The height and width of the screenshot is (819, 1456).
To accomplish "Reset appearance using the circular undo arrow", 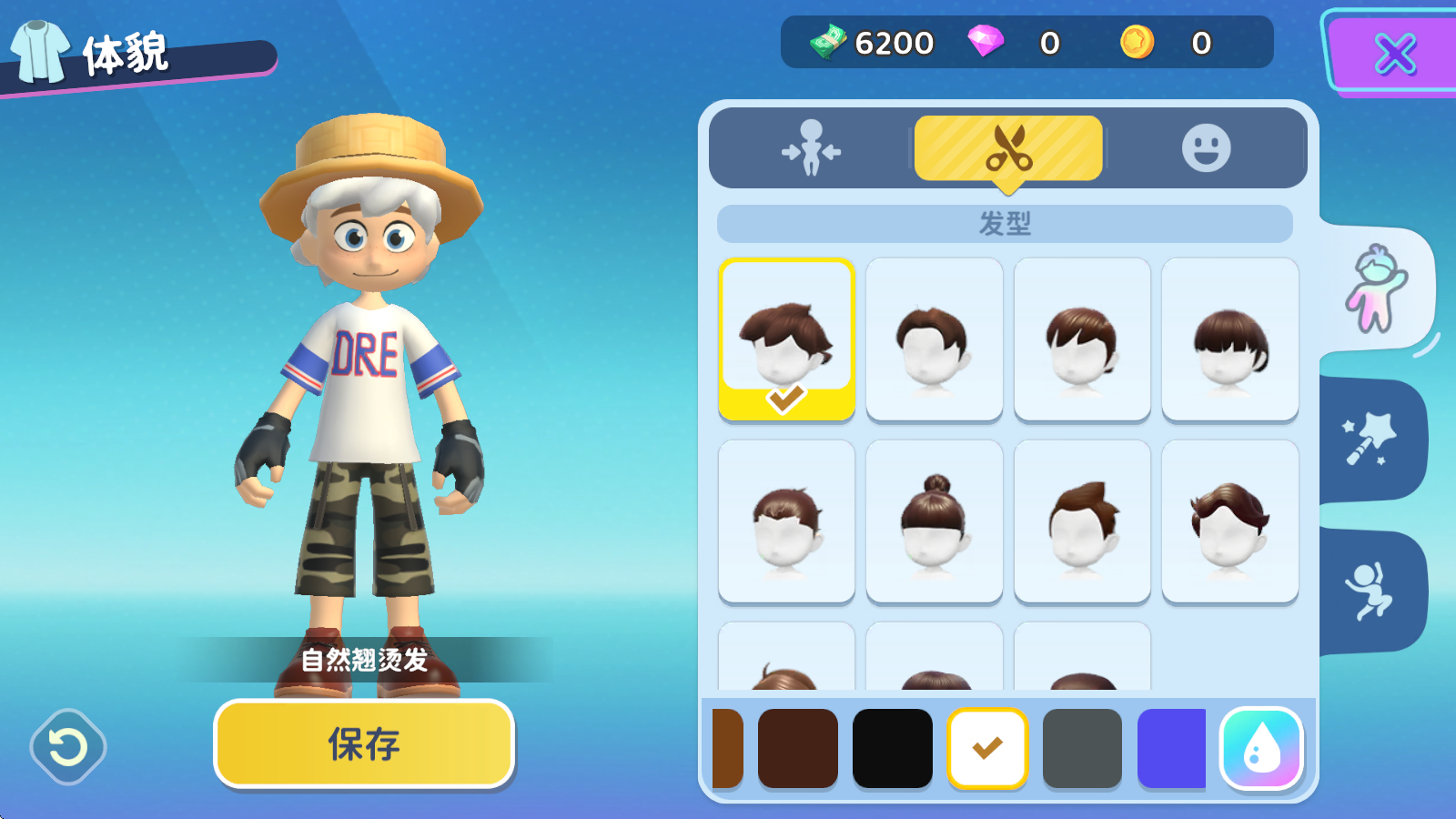I will tap(68, 746).
